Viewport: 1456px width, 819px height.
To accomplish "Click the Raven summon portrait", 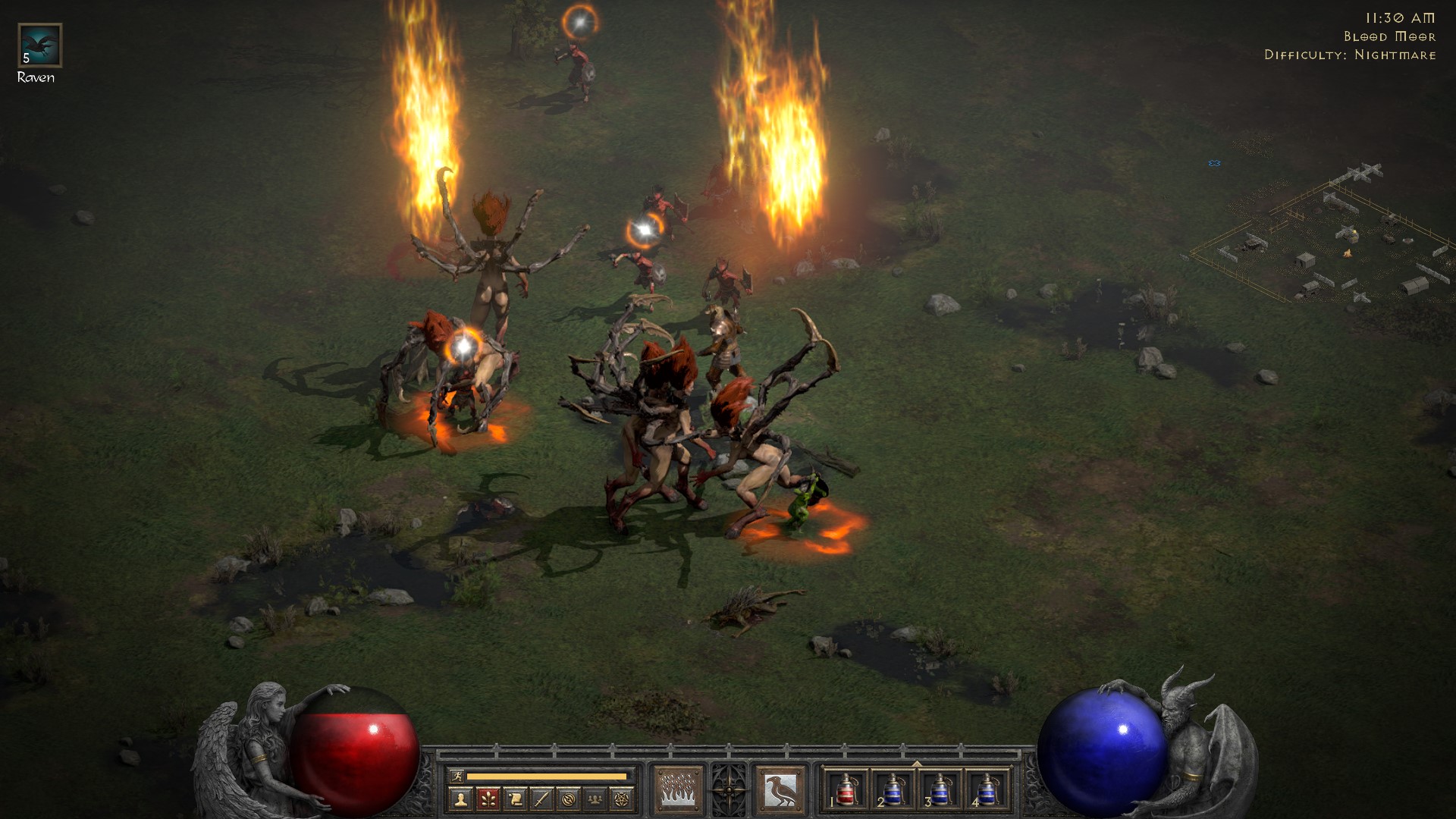I will tap(39, 45).
